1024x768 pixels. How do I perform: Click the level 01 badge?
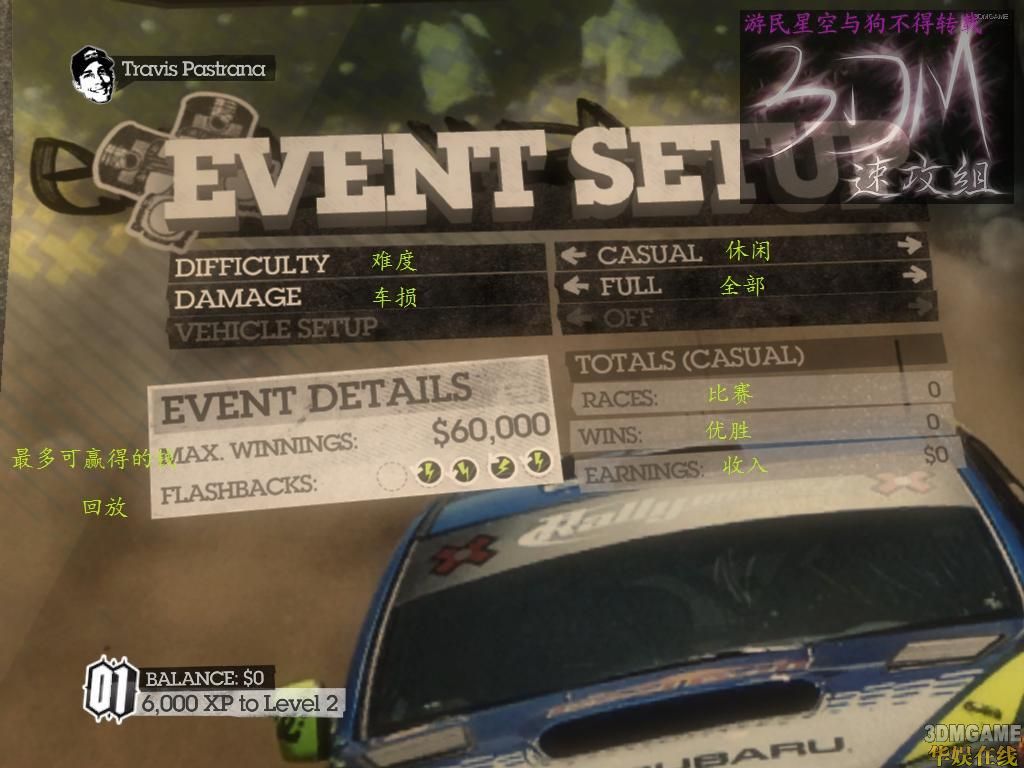(110, 689)
